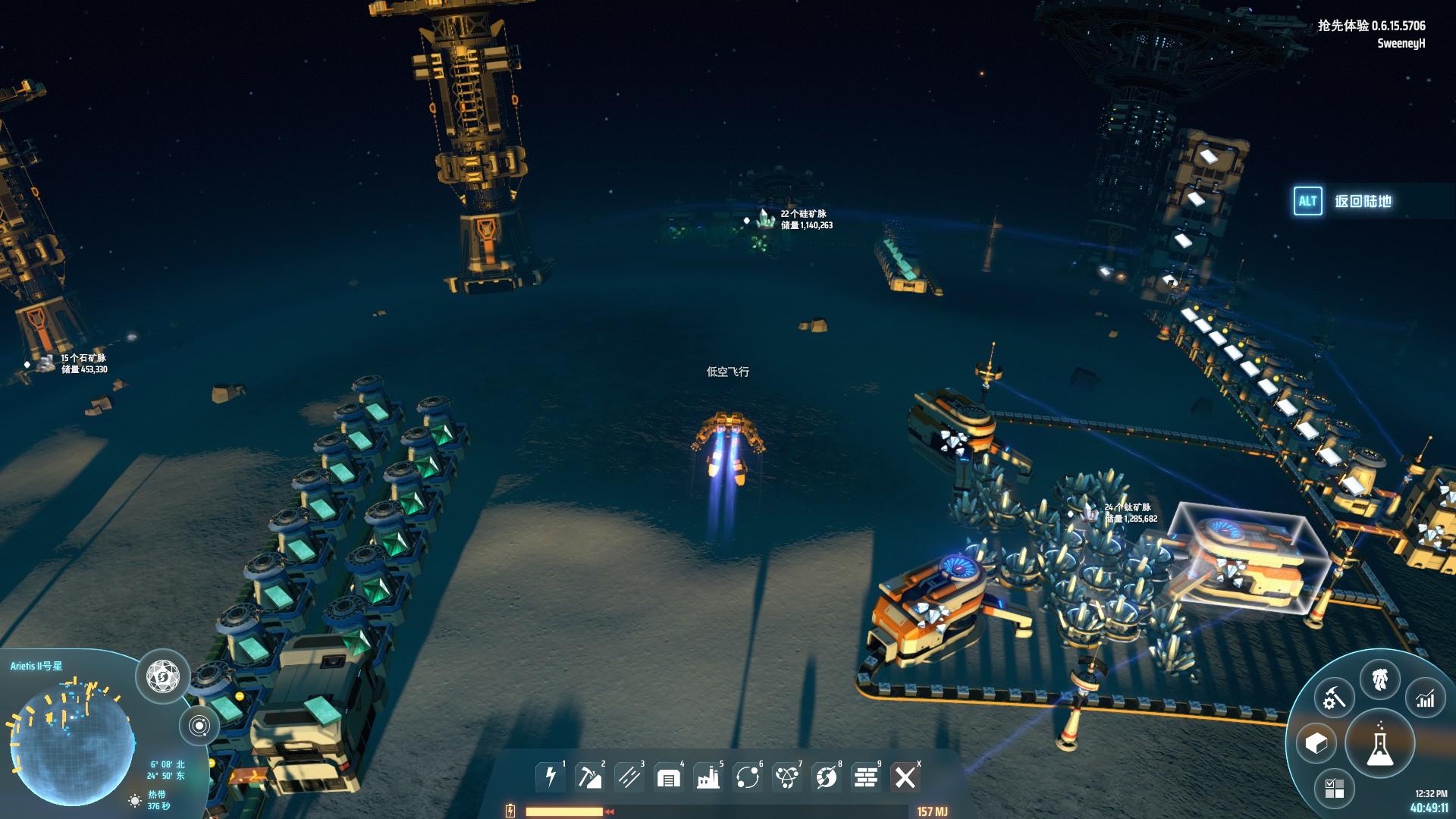The height and width of the screenshot is (819, 1456).
Task: Open the cube inventory panel
Action: coord(1316,743)
